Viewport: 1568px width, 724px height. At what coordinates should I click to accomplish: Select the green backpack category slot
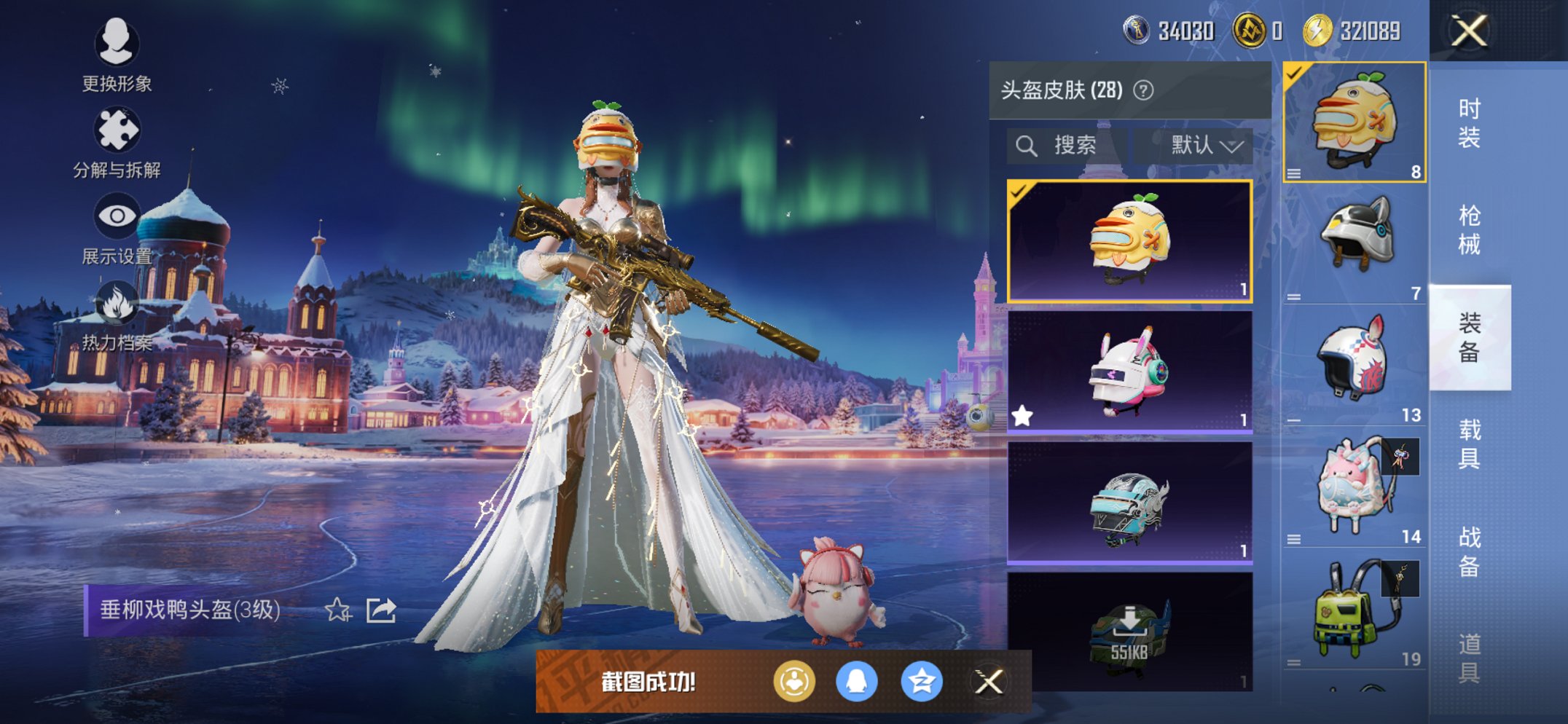pos(1354,610)
